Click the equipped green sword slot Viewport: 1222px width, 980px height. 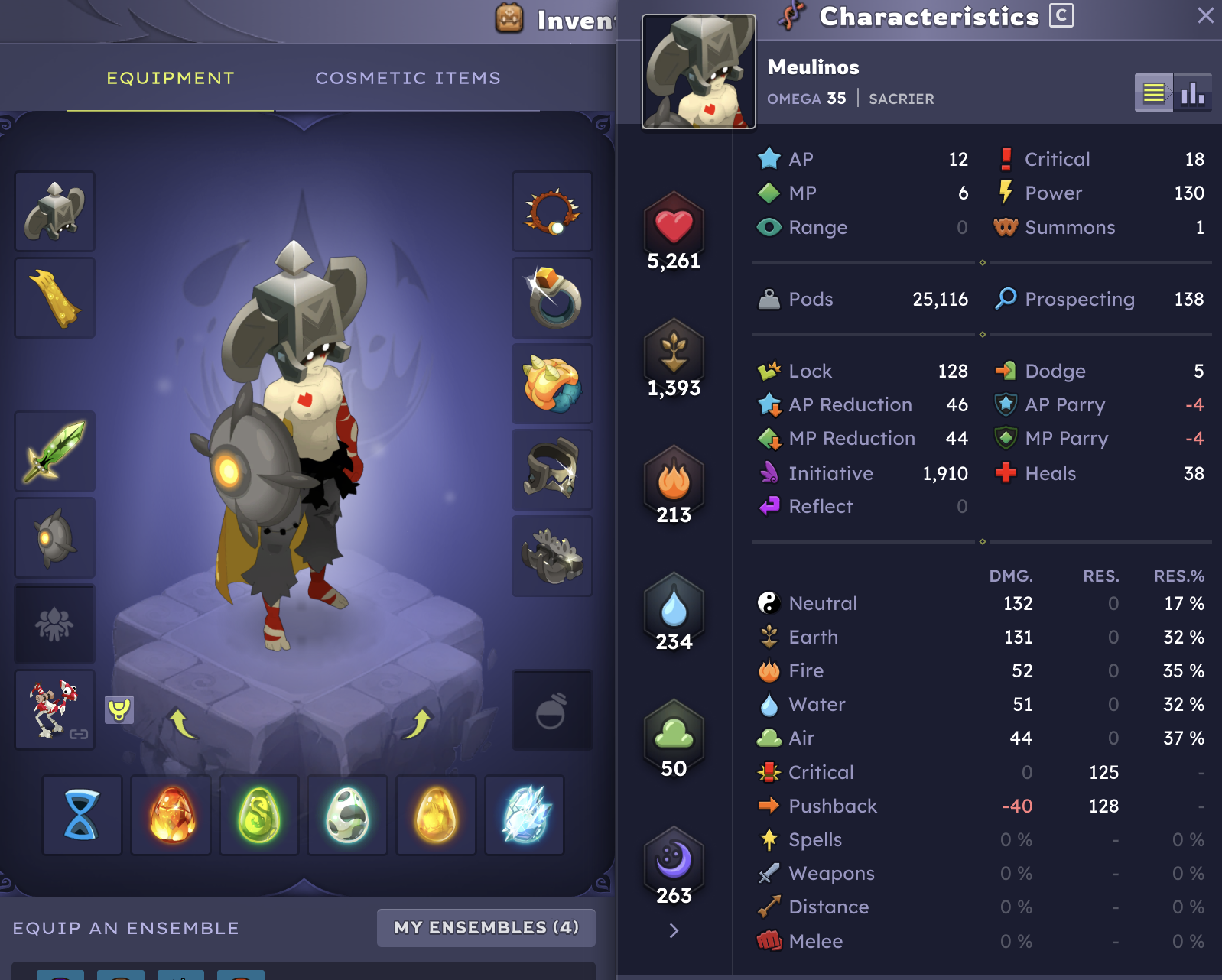(x=54, y=452)
